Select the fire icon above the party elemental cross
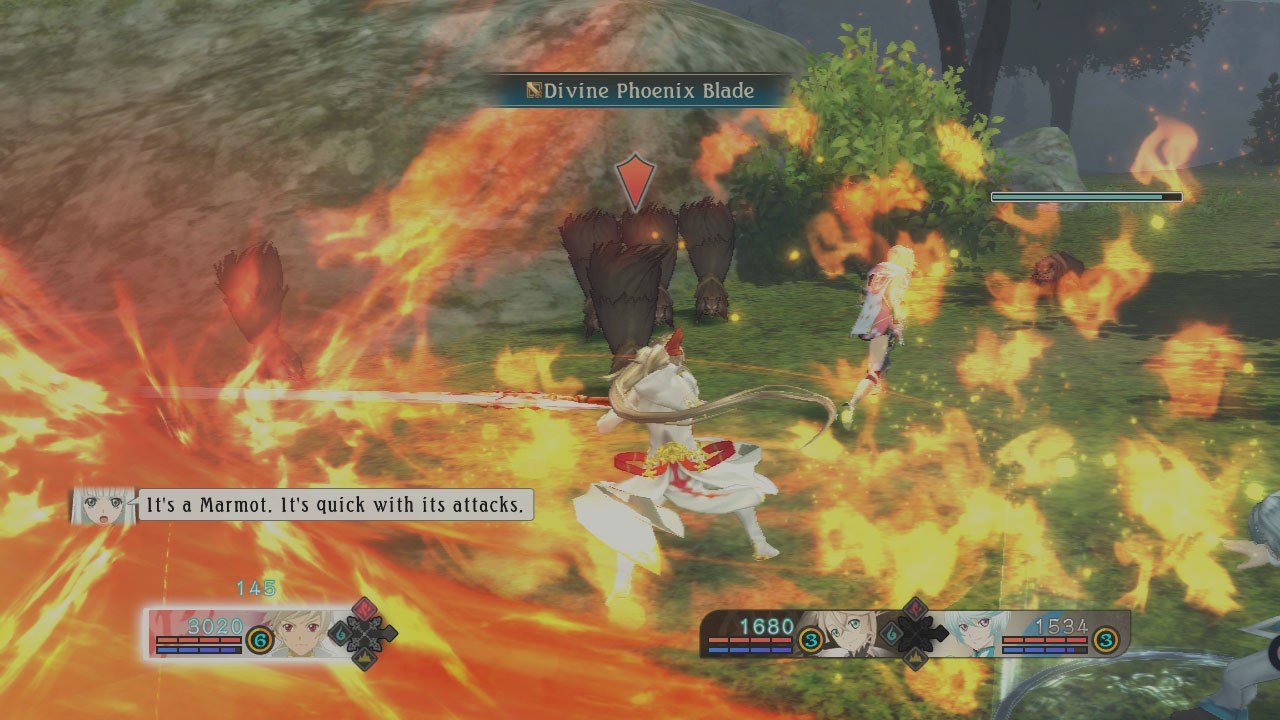1280x720 pixels. 914,608
